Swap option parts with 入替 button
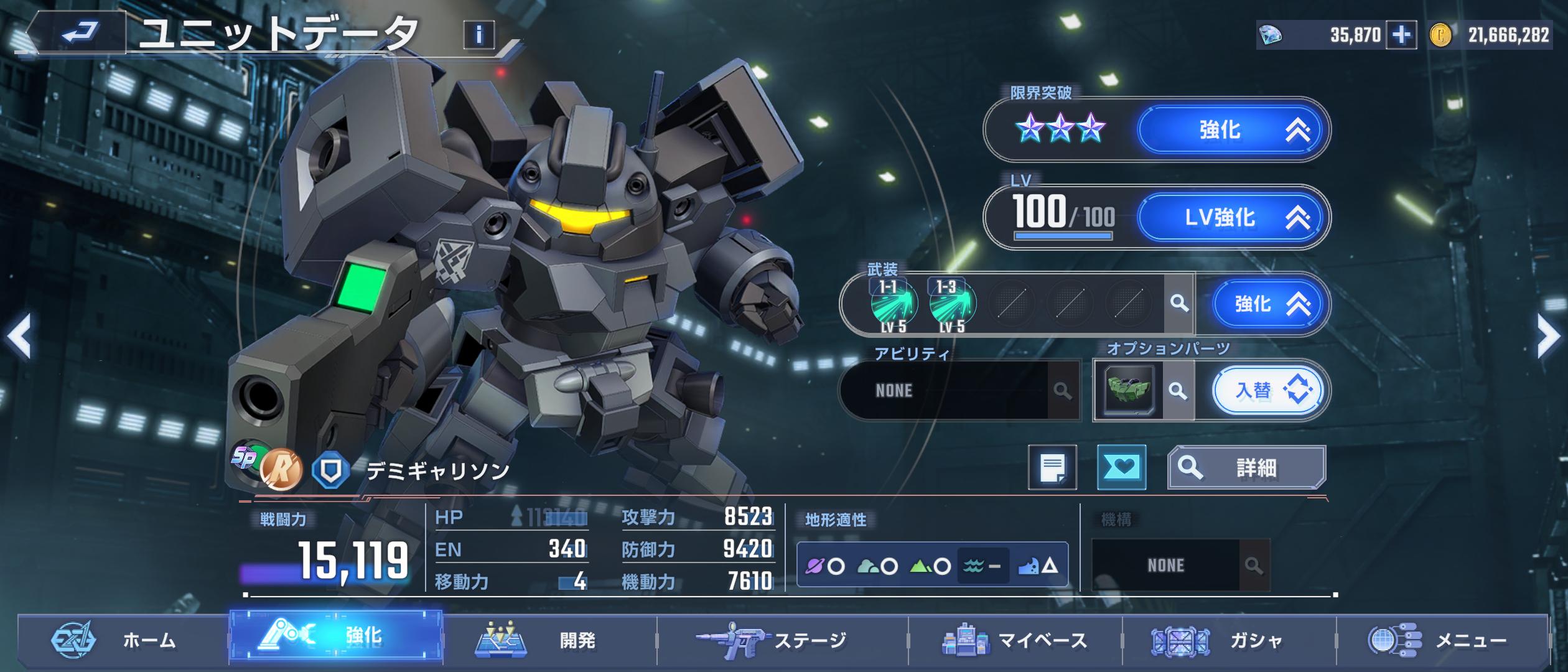1568x672 pixels. [1267, 391]
